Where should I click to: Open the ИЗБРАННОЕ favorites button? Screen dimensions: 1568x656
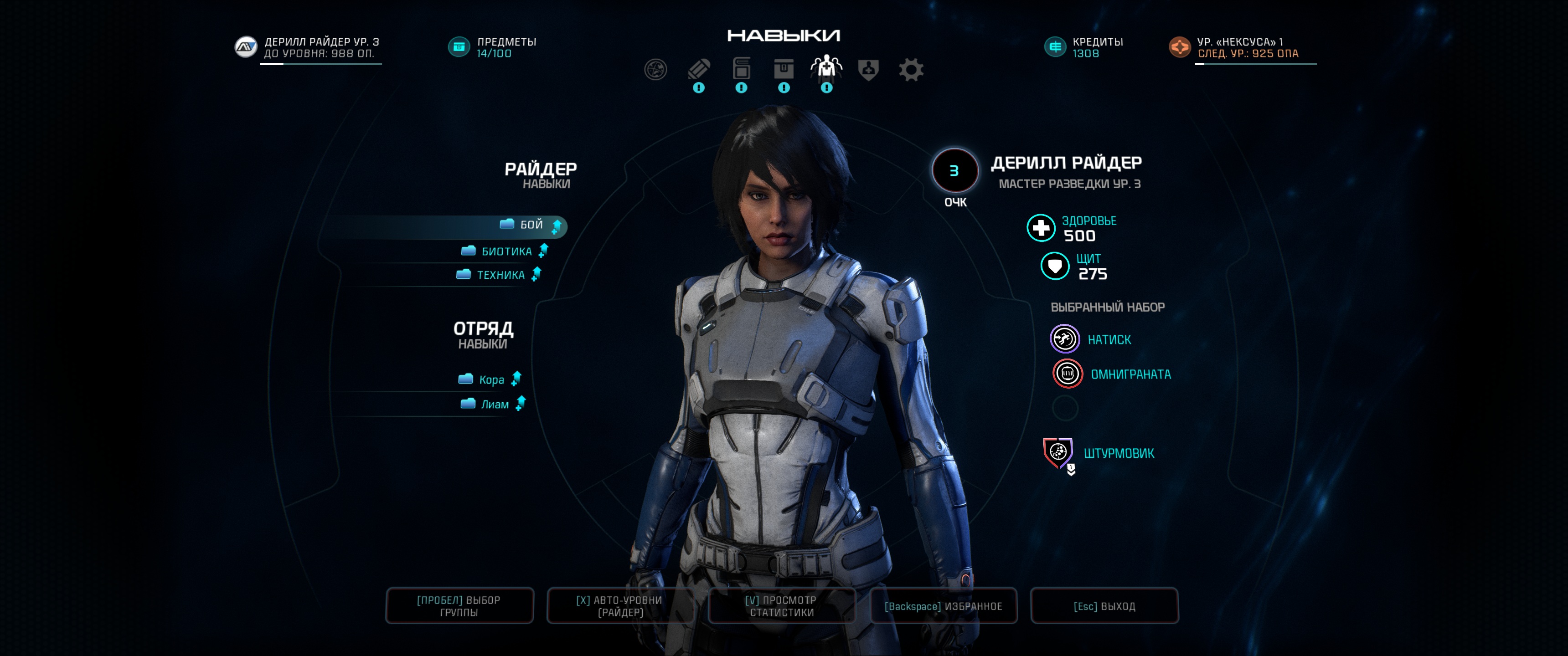click(x=943, y=606)
